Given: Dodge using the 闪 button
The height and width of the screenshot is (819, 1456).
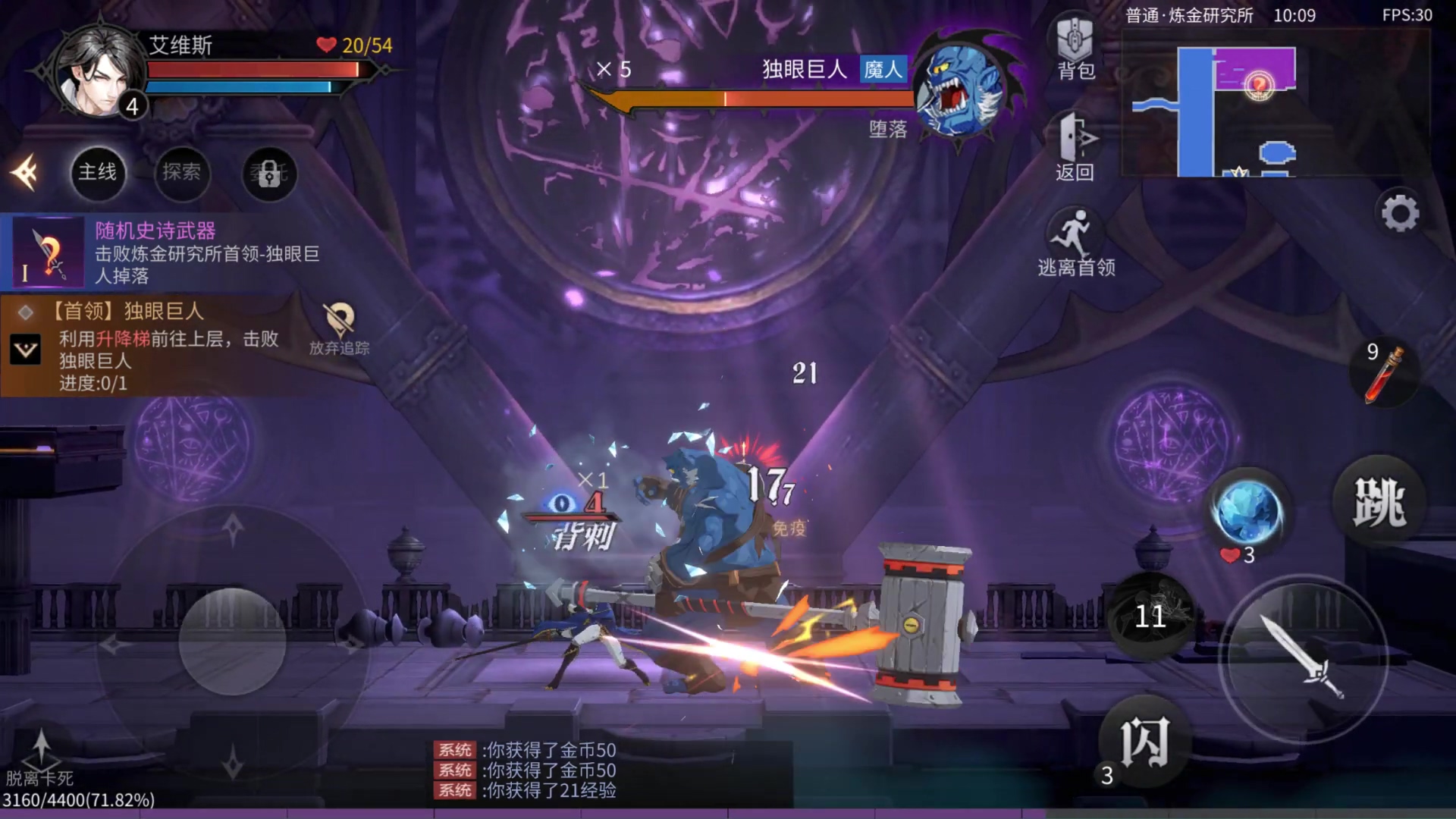Looking at the screenshot, I should [x=1144, y=742].
